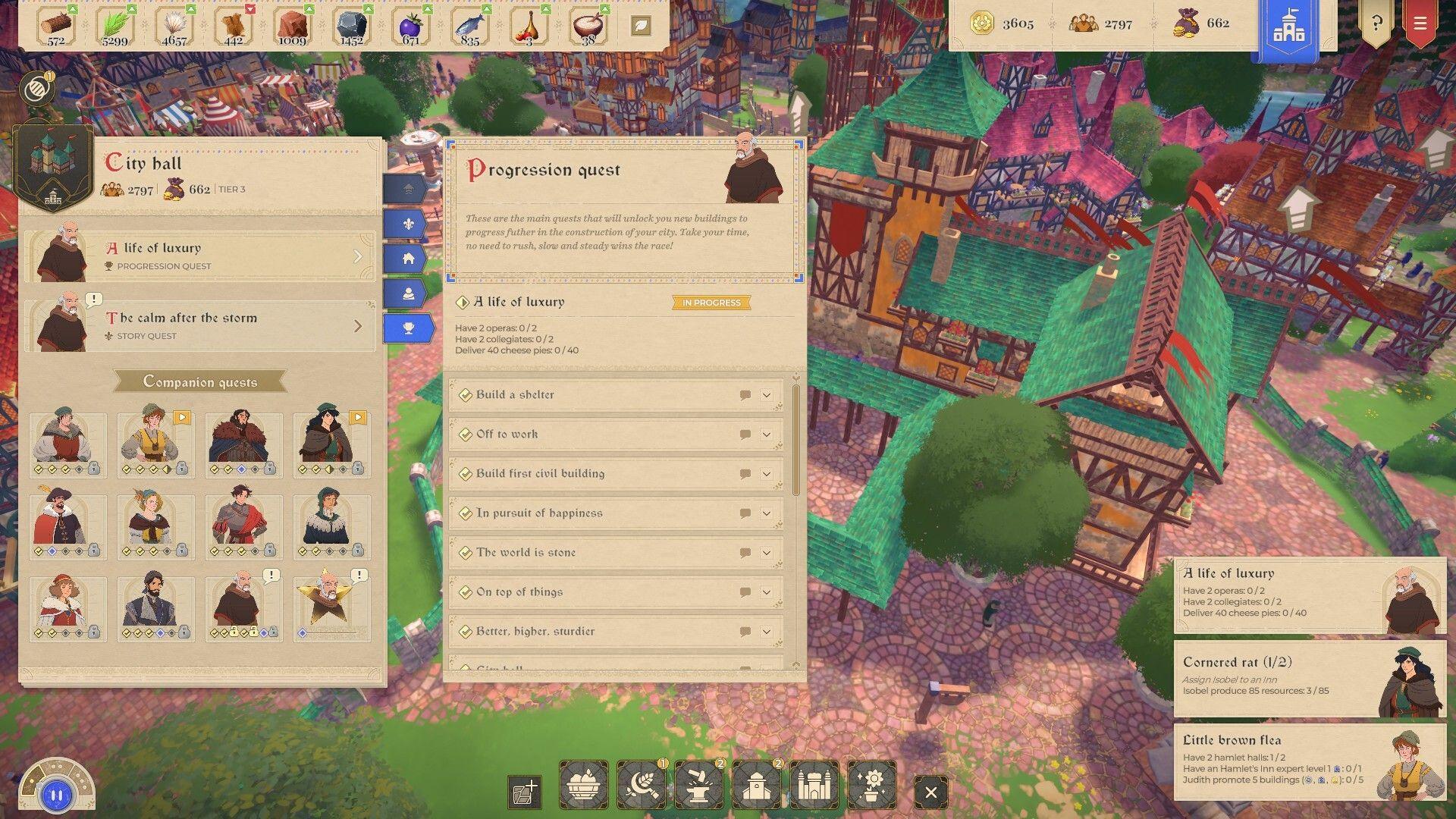The width and height of the screenshot is (1456, 819).
Task: Open the monuments building category
Action: tap(813, 784)
